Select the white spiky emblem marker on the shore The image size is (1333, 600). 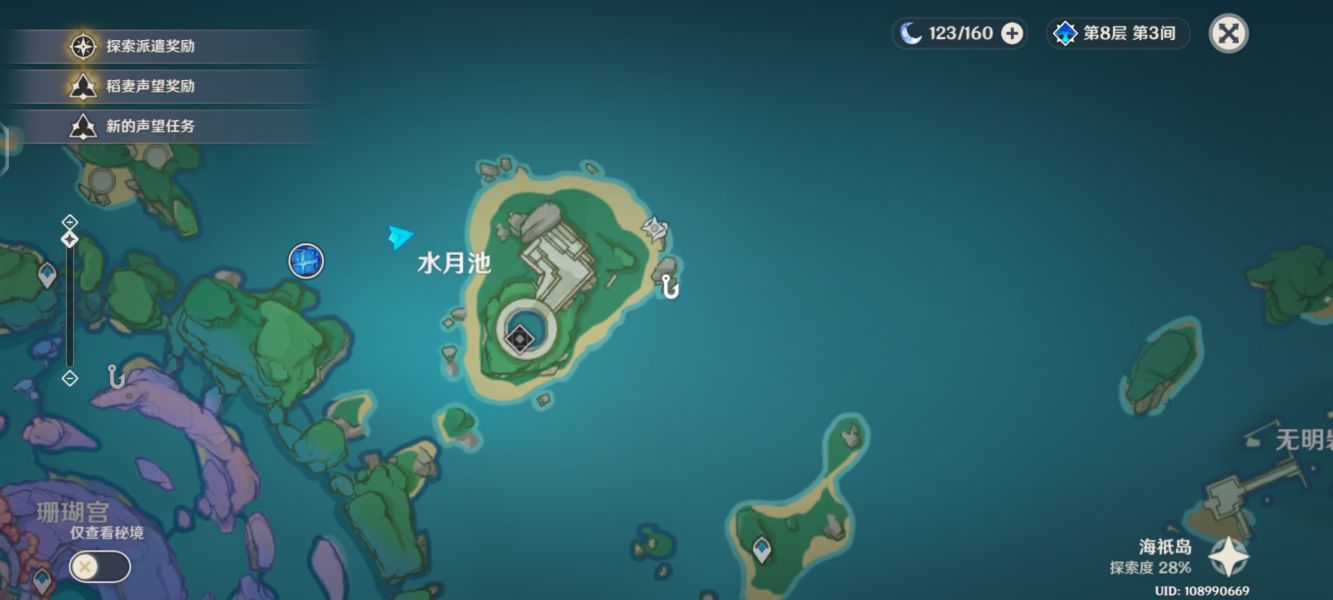click(655, 229)
